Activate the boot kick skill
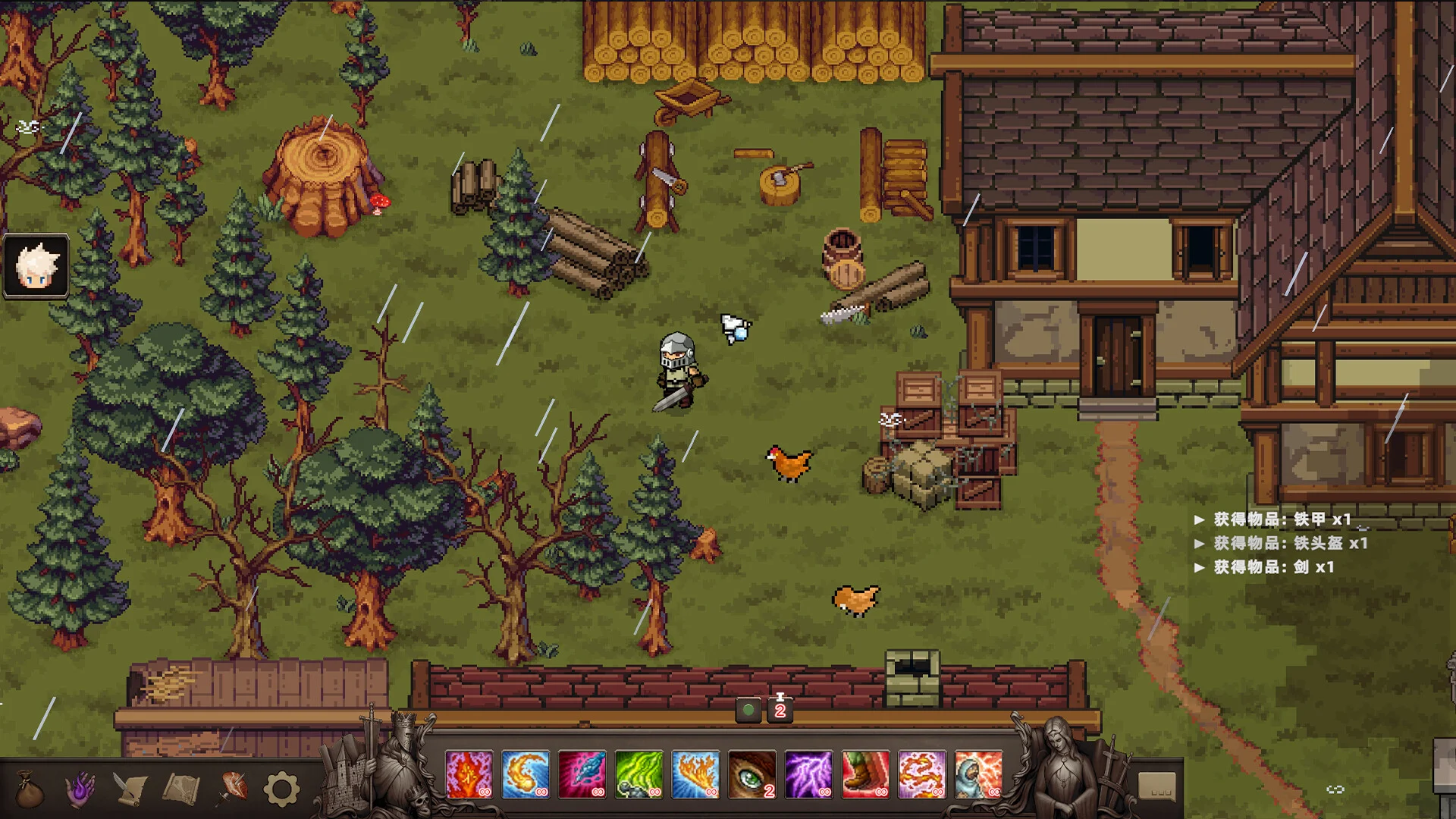Screen dimensions: 1456x819 [865, 774]
